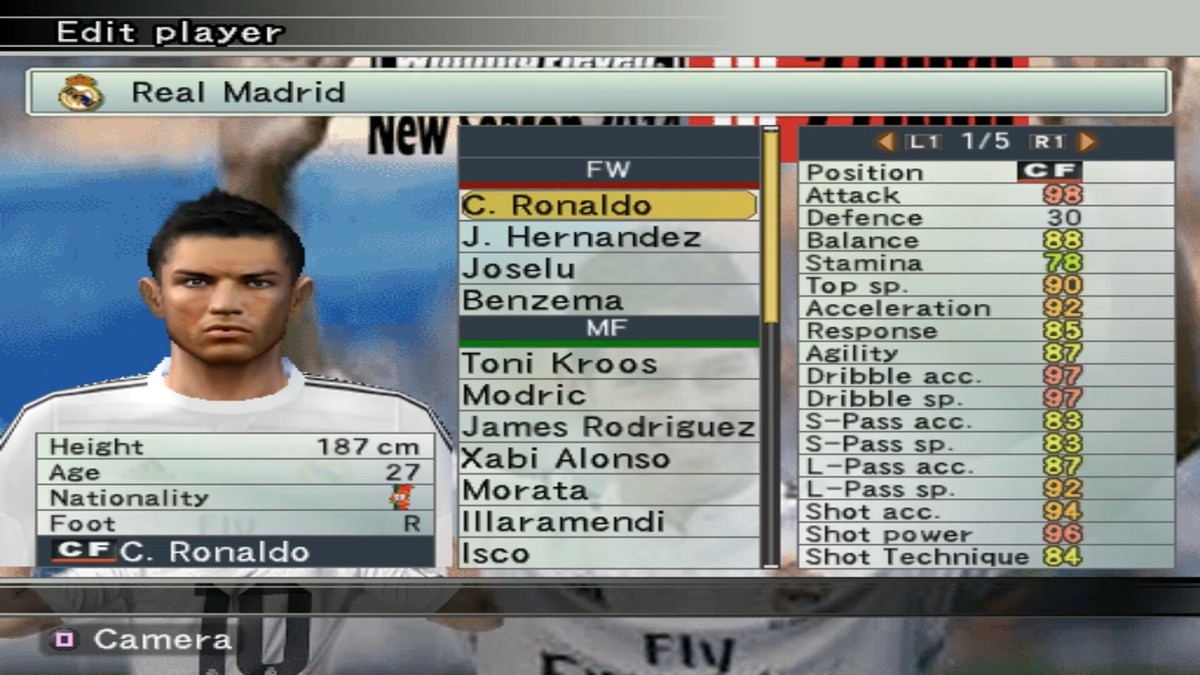Screen dimensions: 1200x675
Task: Select midfielder Toni Kroos
Action: coord(608,364)
